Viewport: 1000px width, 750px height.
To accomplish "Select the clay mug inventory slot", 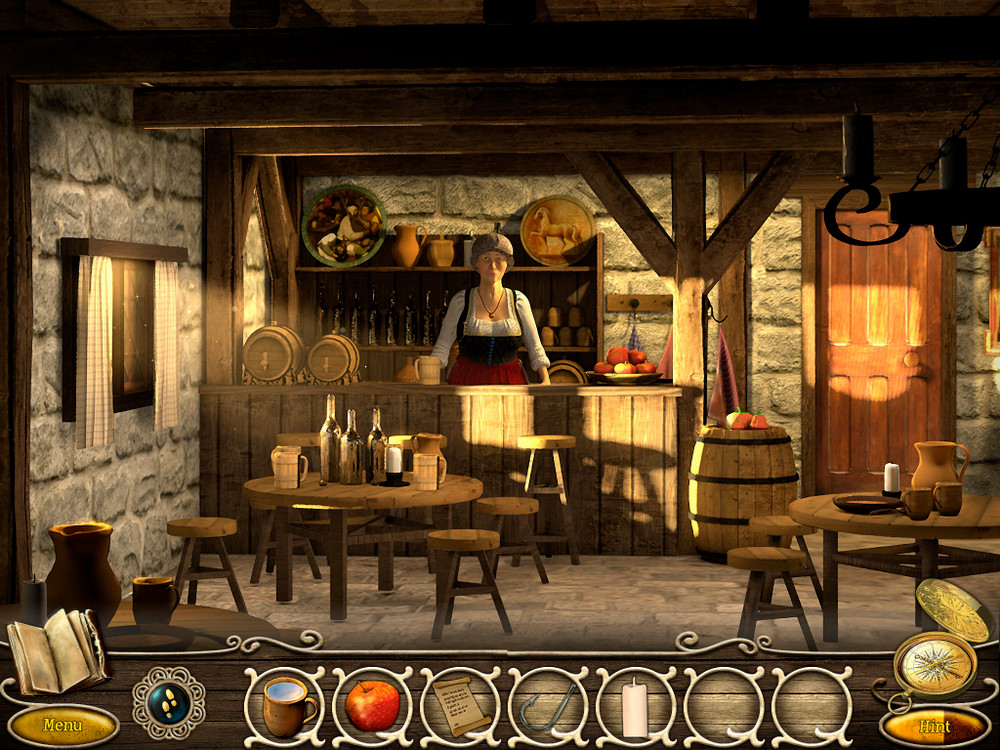I will pyautogui.click(x=287, y=706).
